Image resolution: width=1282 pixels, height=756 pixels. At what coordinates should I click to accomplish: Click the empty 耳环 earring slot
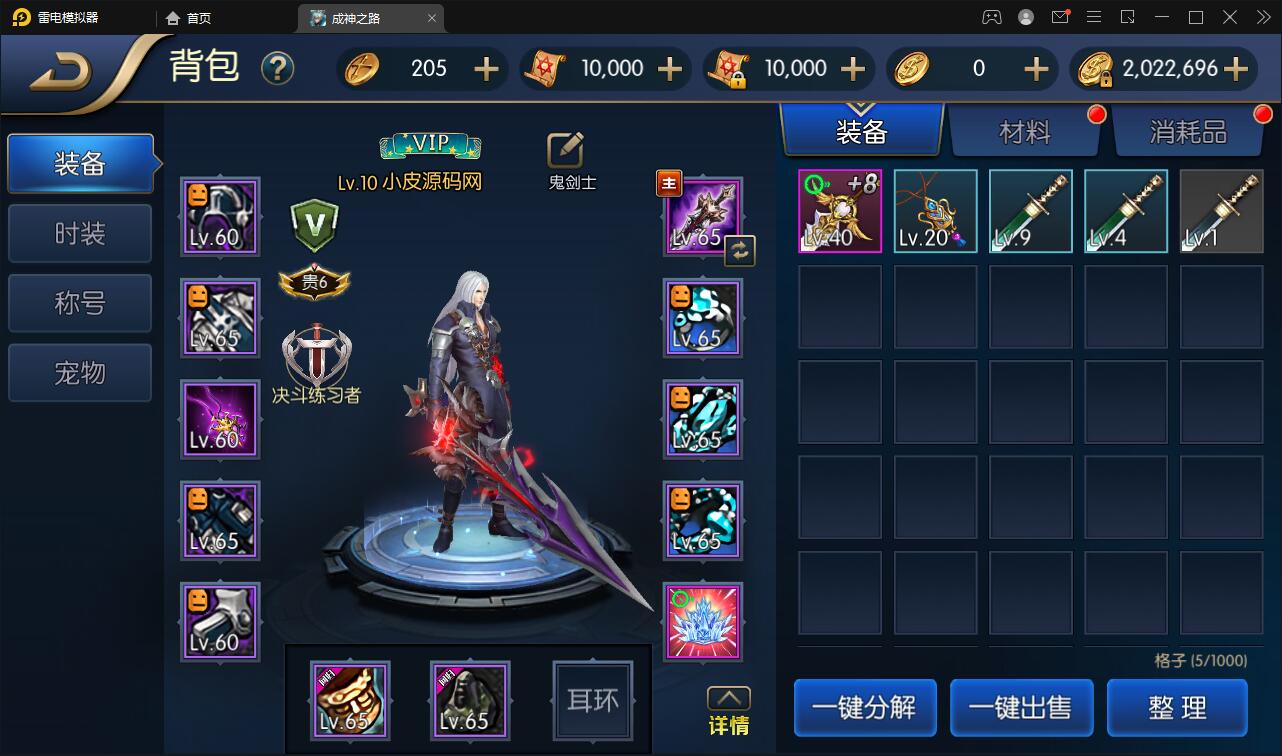point(593,700)
